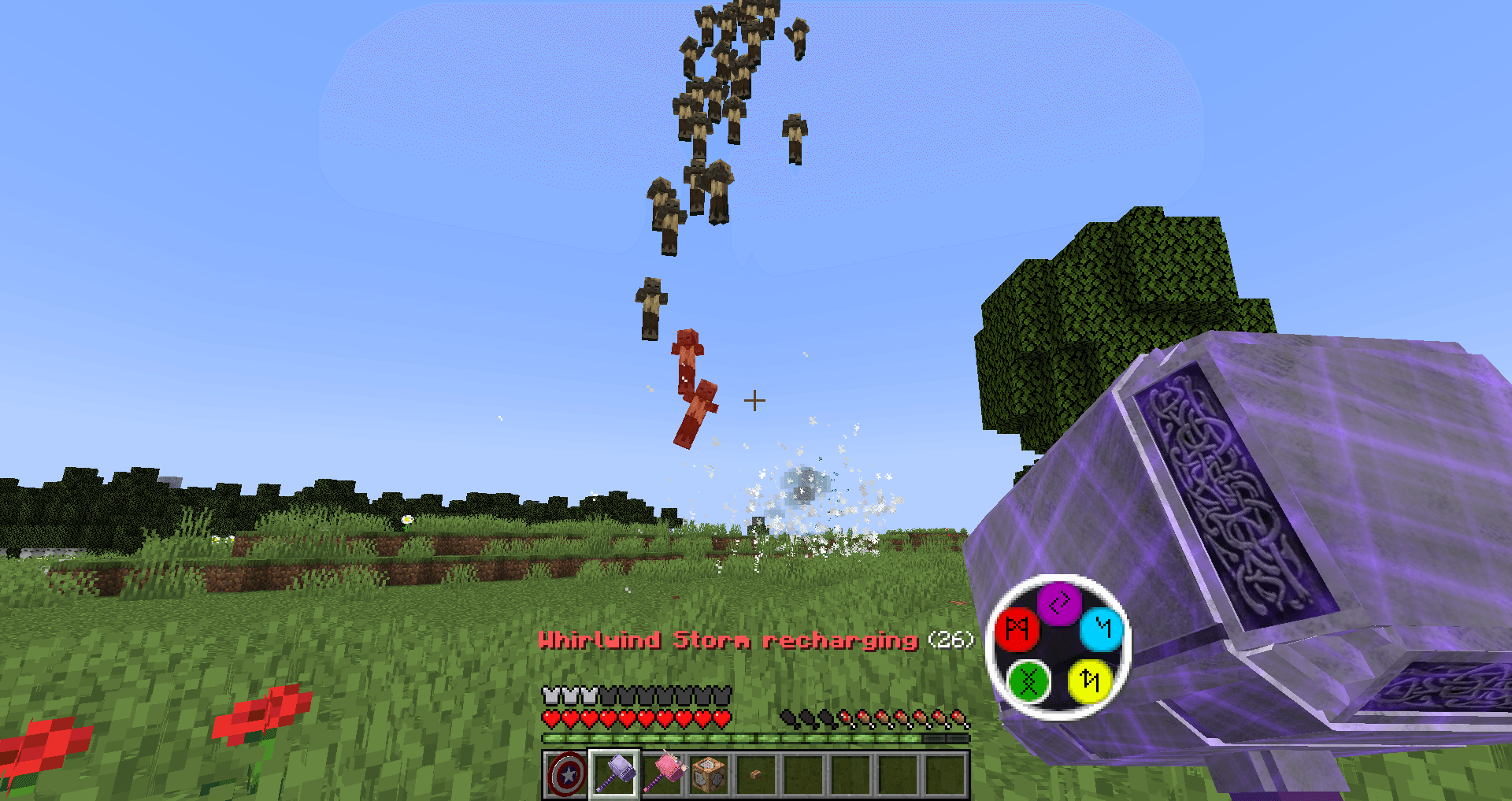Toggle the highlighted green rune selection
Viewport: 1512px width, 801px height.
coord(1030,682)
